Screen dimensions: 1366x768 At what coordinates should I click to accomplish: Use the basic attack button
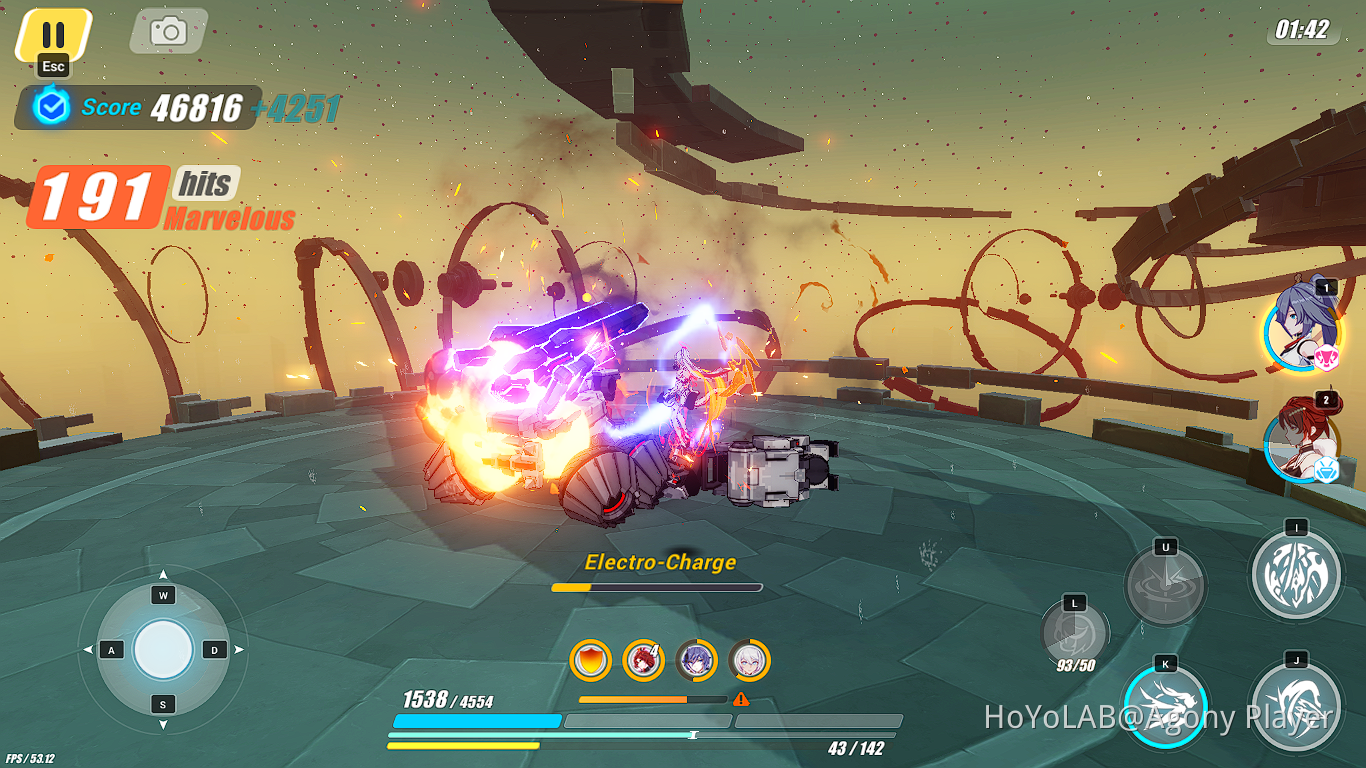point(1295,705)
